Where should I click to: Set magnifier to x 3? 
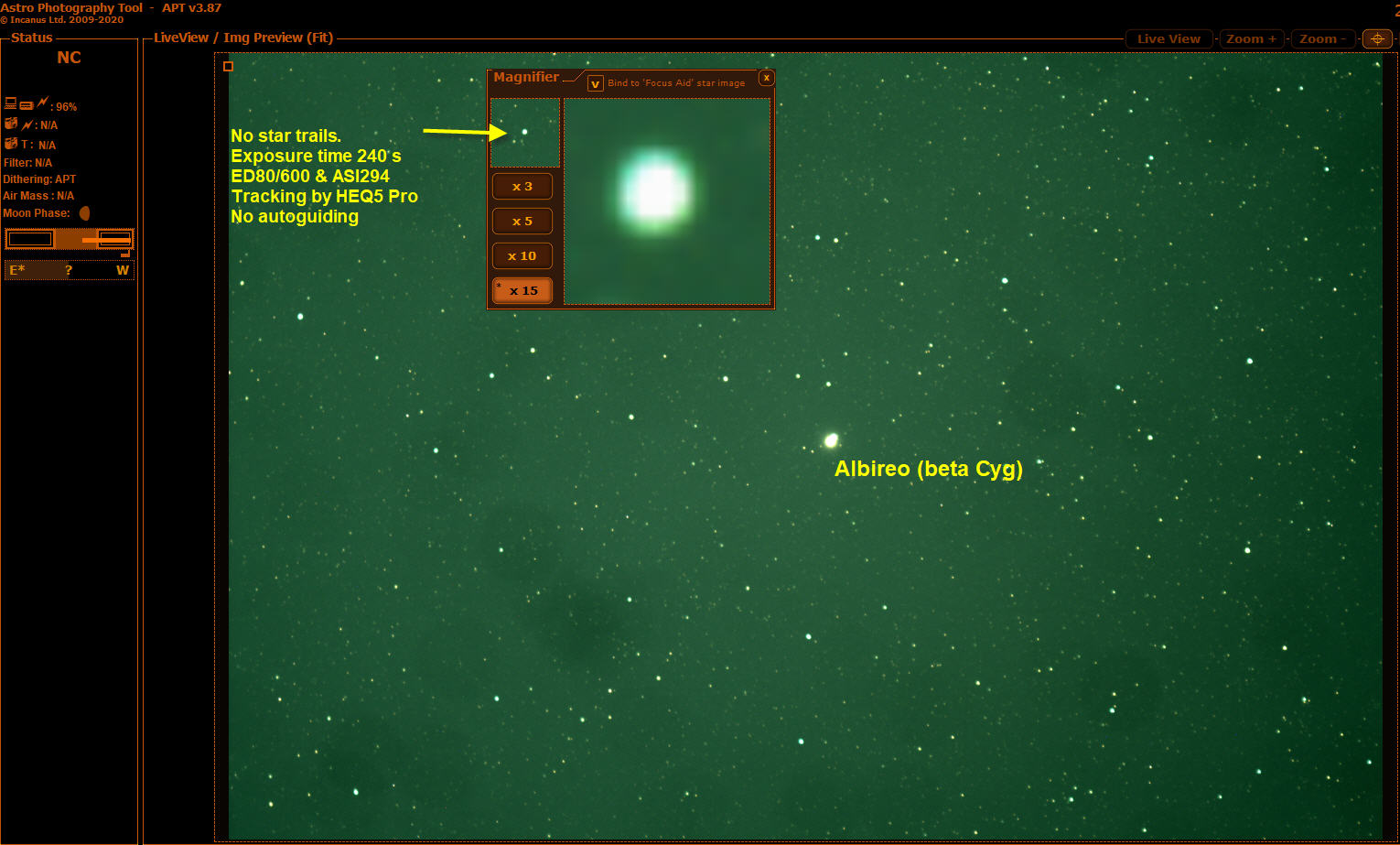tap(522, 187)
